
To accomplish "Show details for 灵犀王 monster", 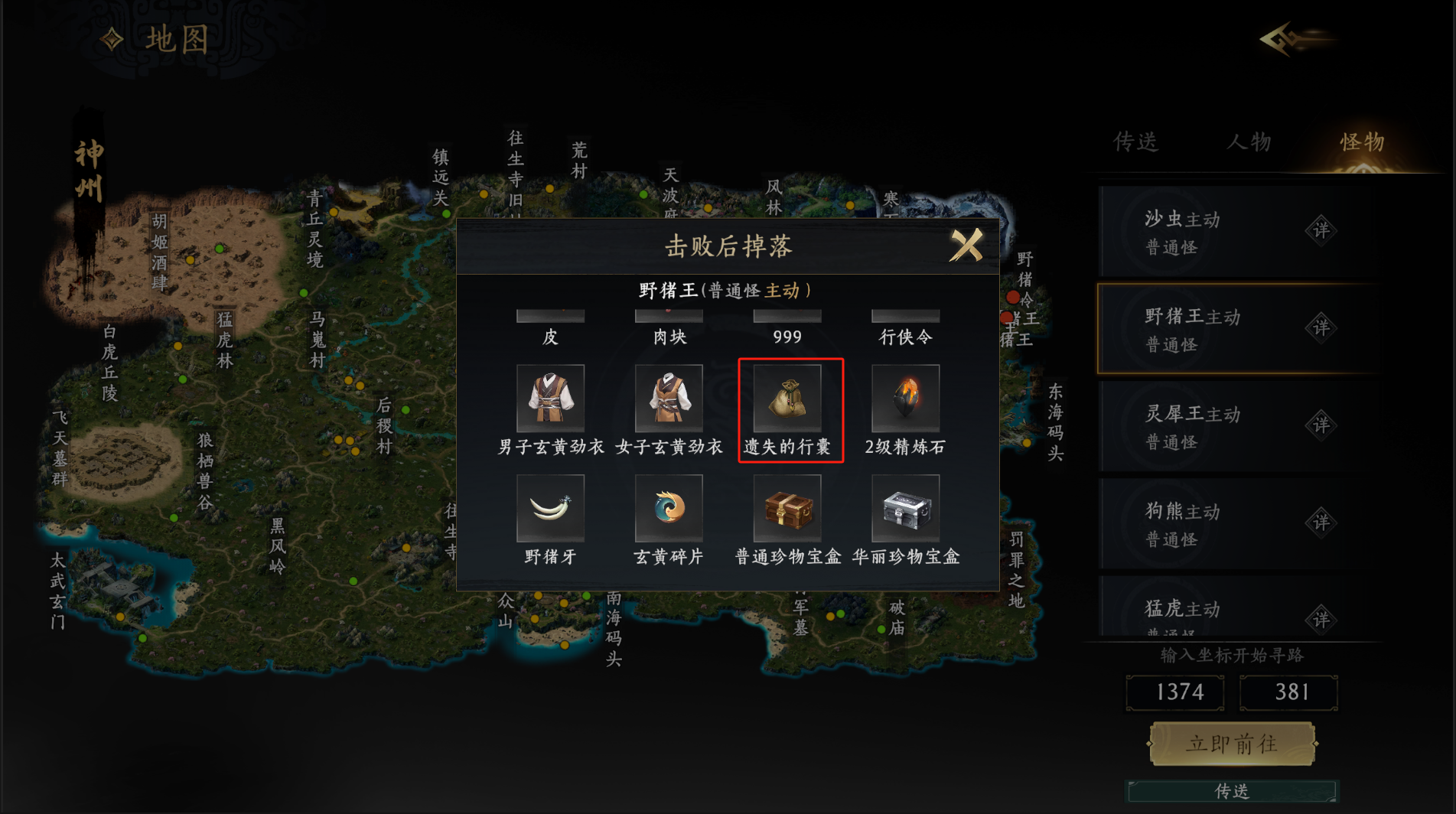I will pyautogui.click(x=1321, y=425).
